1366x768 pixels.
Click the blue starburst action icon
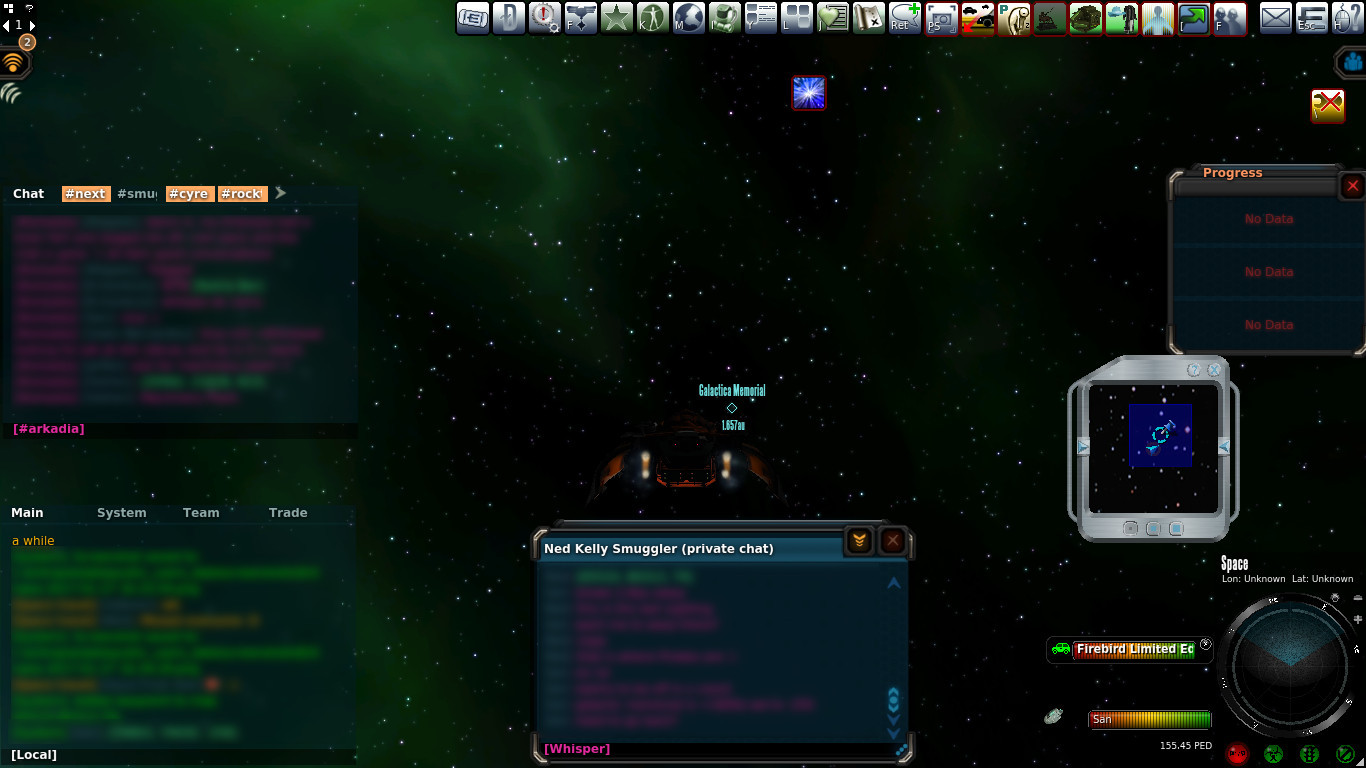pyautogui.click(x=808, y=93)
